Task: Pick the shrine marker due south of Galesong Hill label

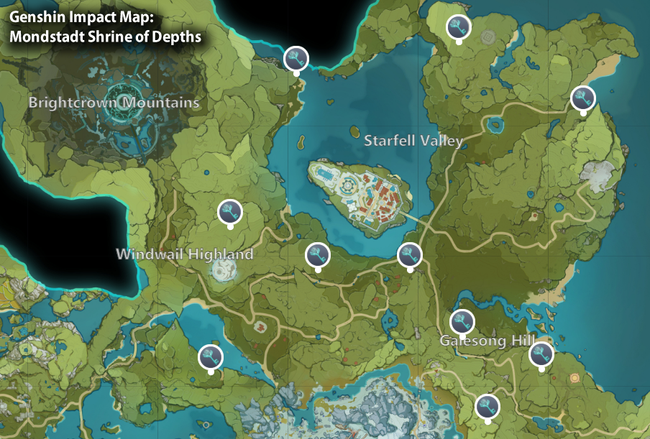Action: click(x=488, y=405)
